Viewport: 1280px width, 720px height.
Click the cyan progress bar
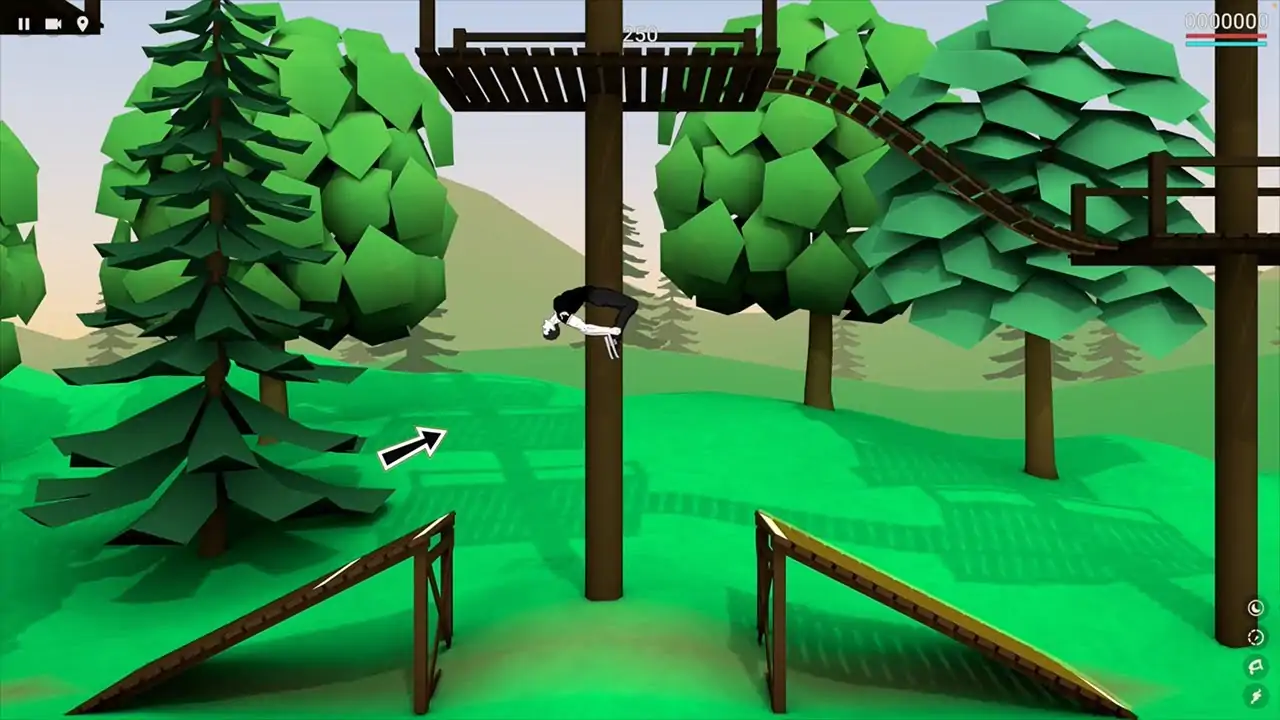tap(1226, 44)
